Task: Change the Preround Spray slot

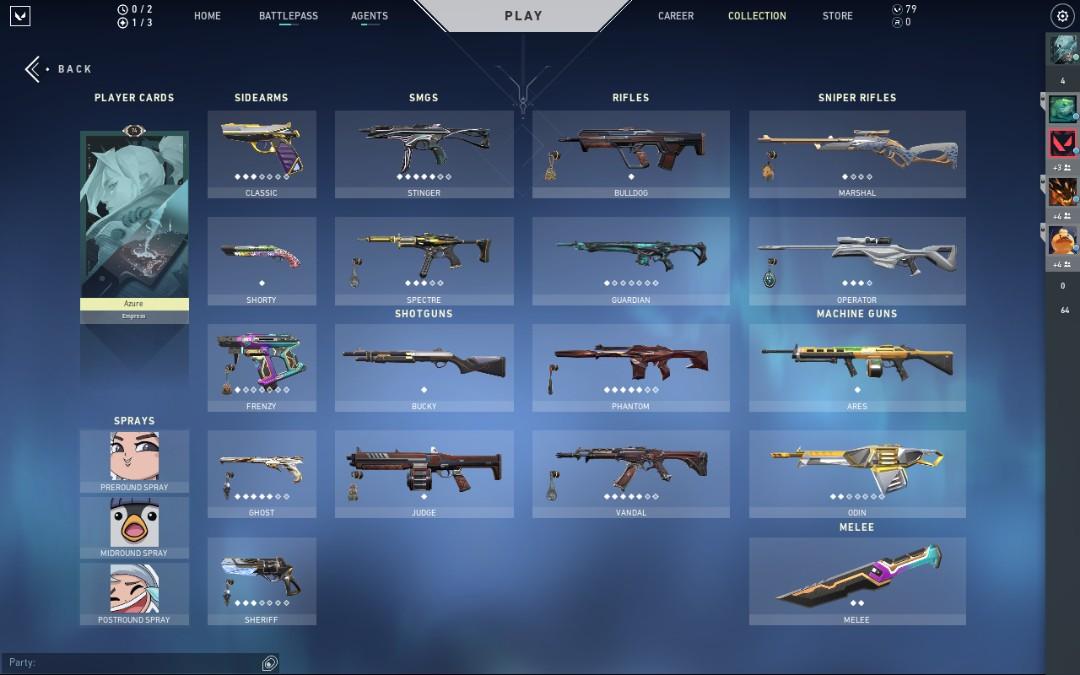Action: click(x=134, y=461)
